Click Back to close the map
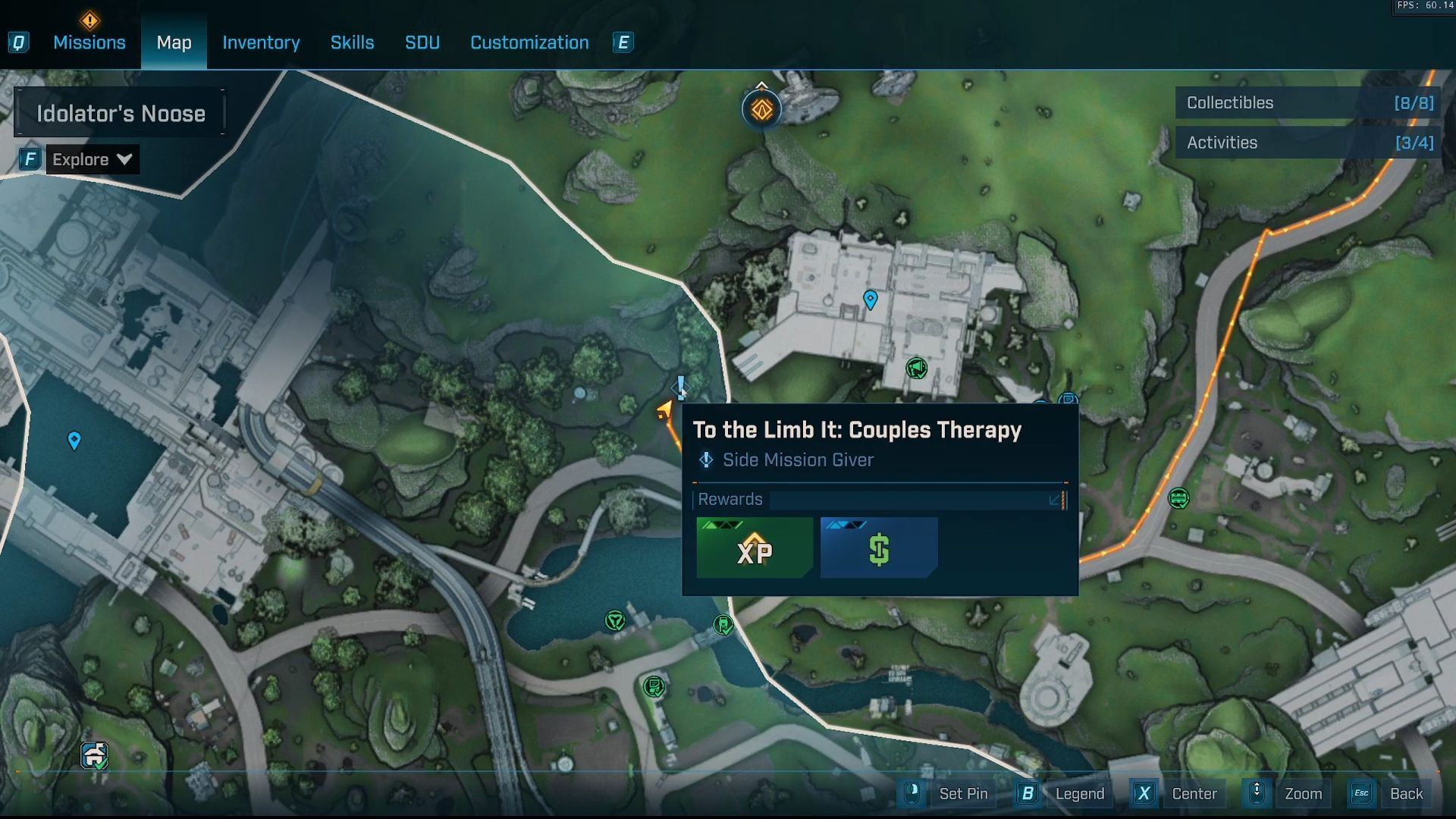 (x=1405, y=793)
